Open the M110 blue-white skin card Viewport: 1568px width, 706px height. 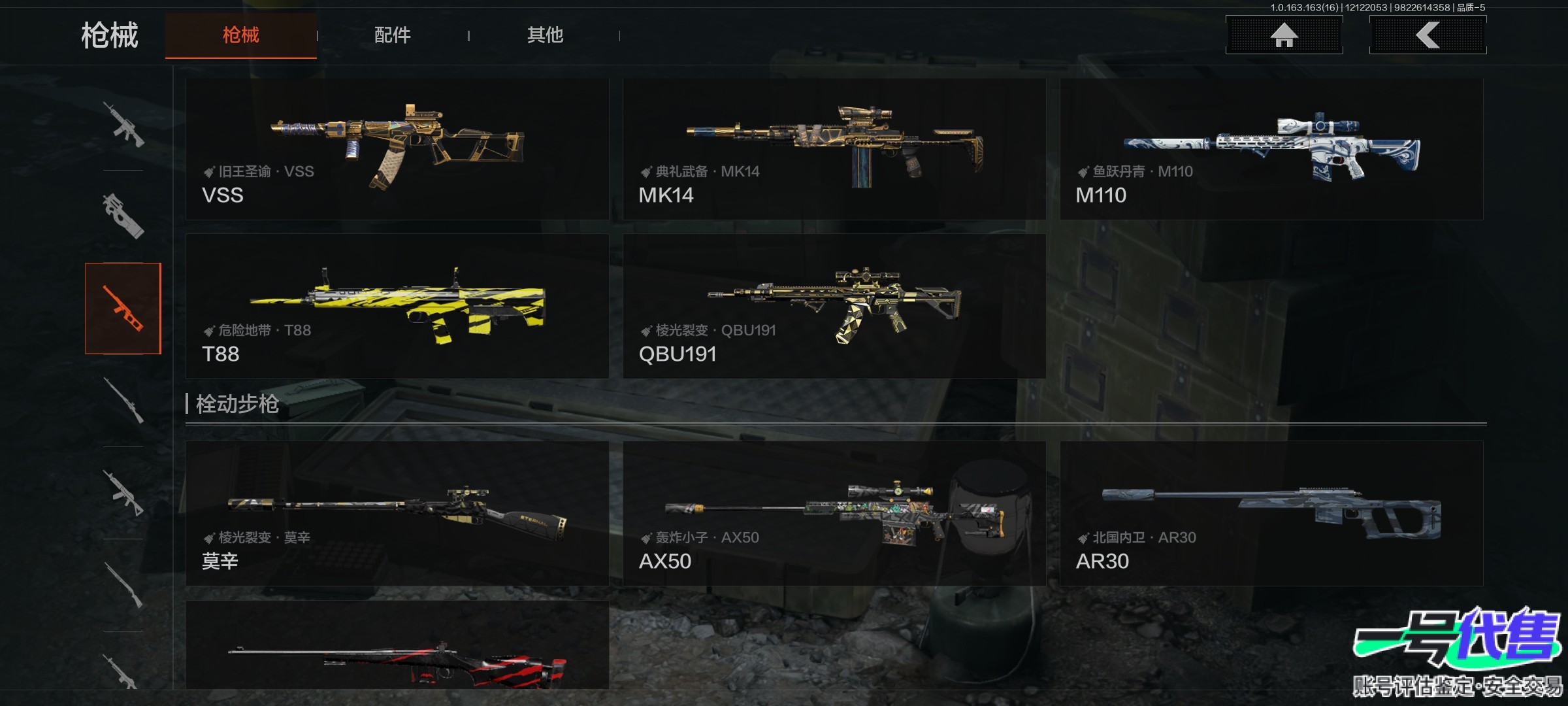tap(1271, 149)
